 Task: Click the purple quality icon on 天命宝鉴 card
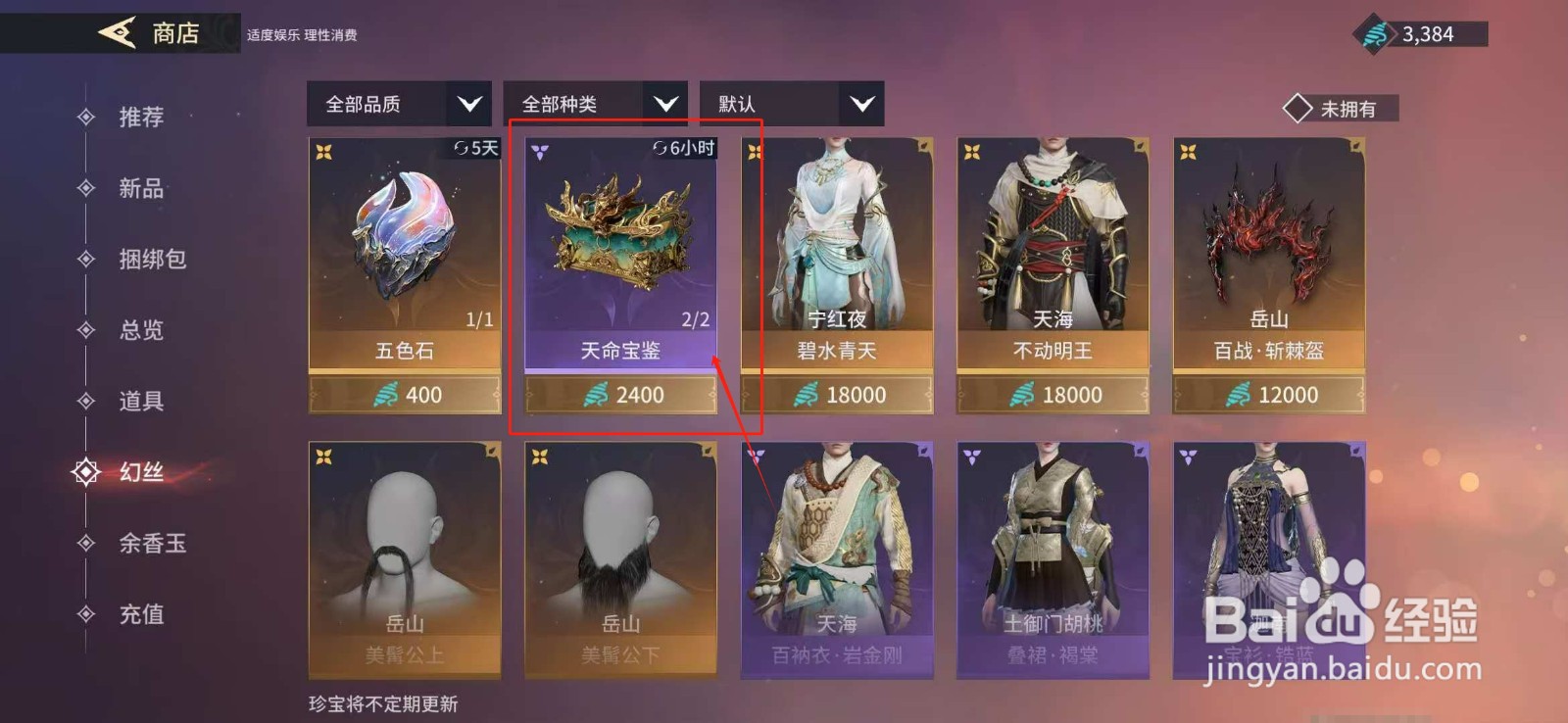coord(539,150)
